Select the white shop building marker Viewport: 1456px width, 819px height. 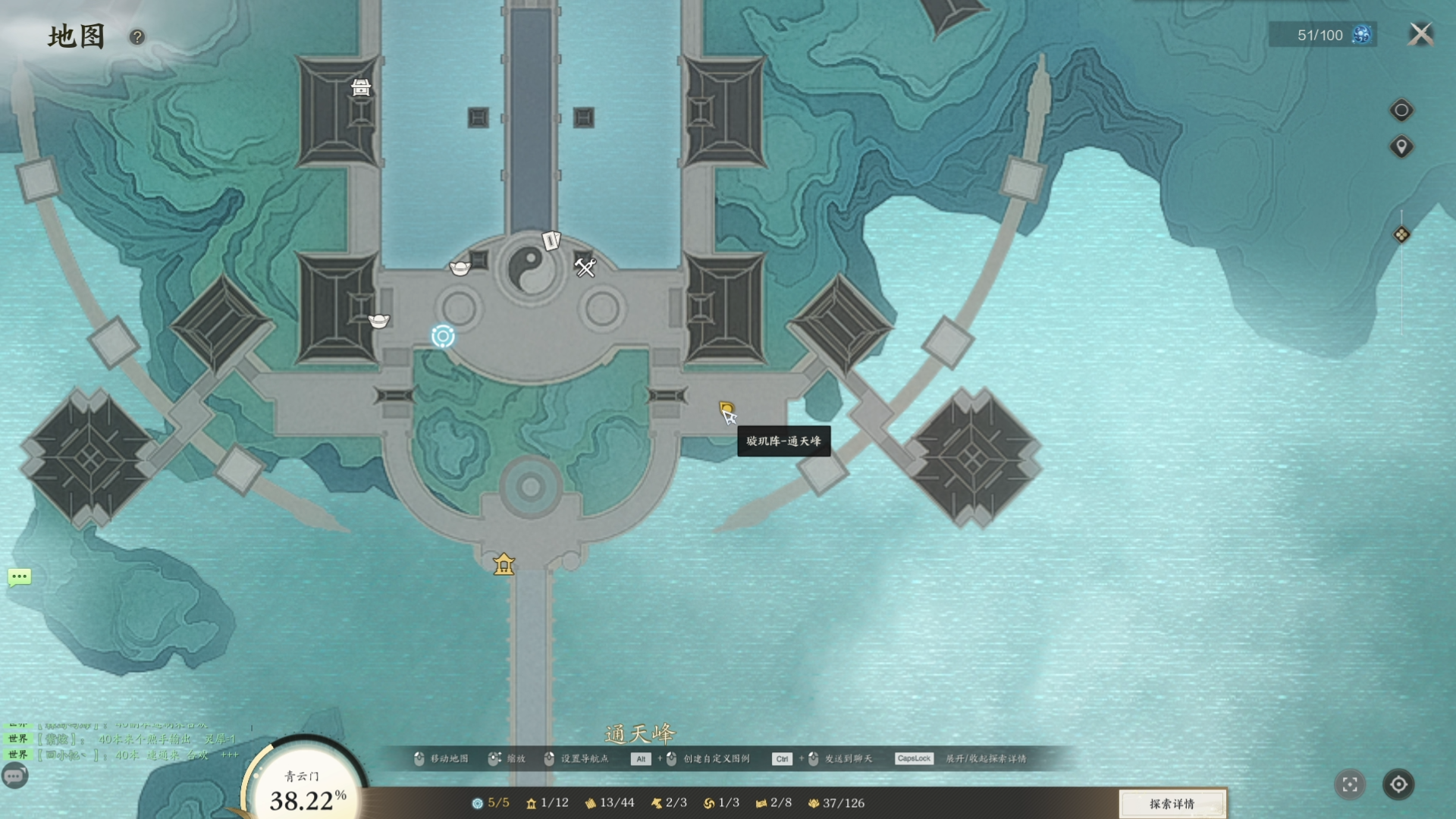click(x=361, y=88)
